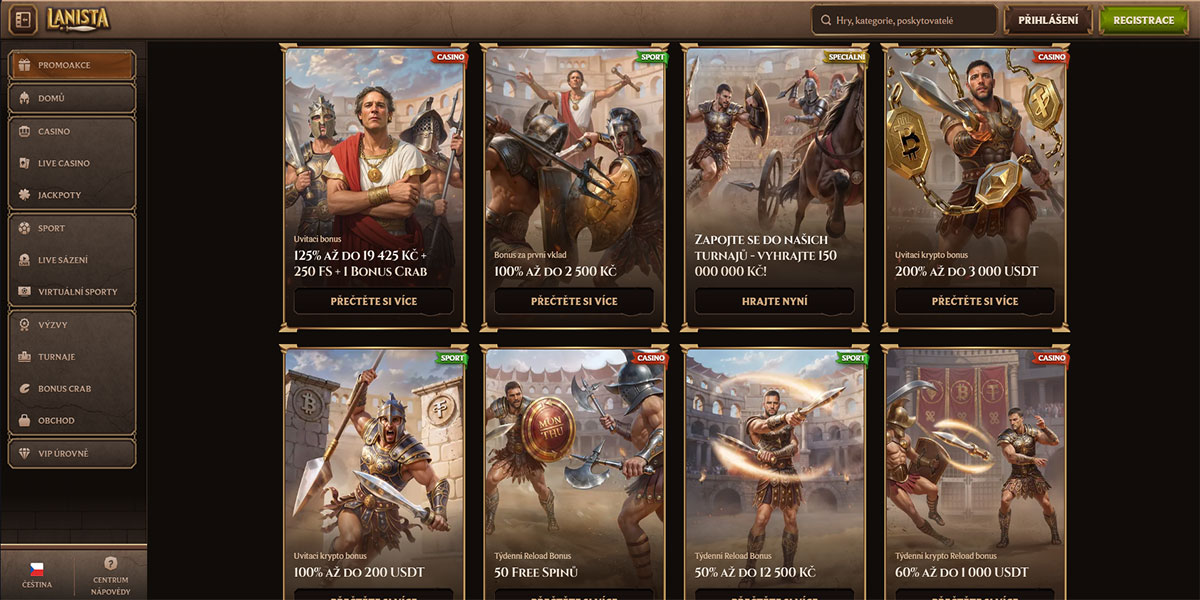The width and height of the screenshot is (1200, 600).
Task: Read more about the 200% crypto bonus
Action: (x=975, y=301)
